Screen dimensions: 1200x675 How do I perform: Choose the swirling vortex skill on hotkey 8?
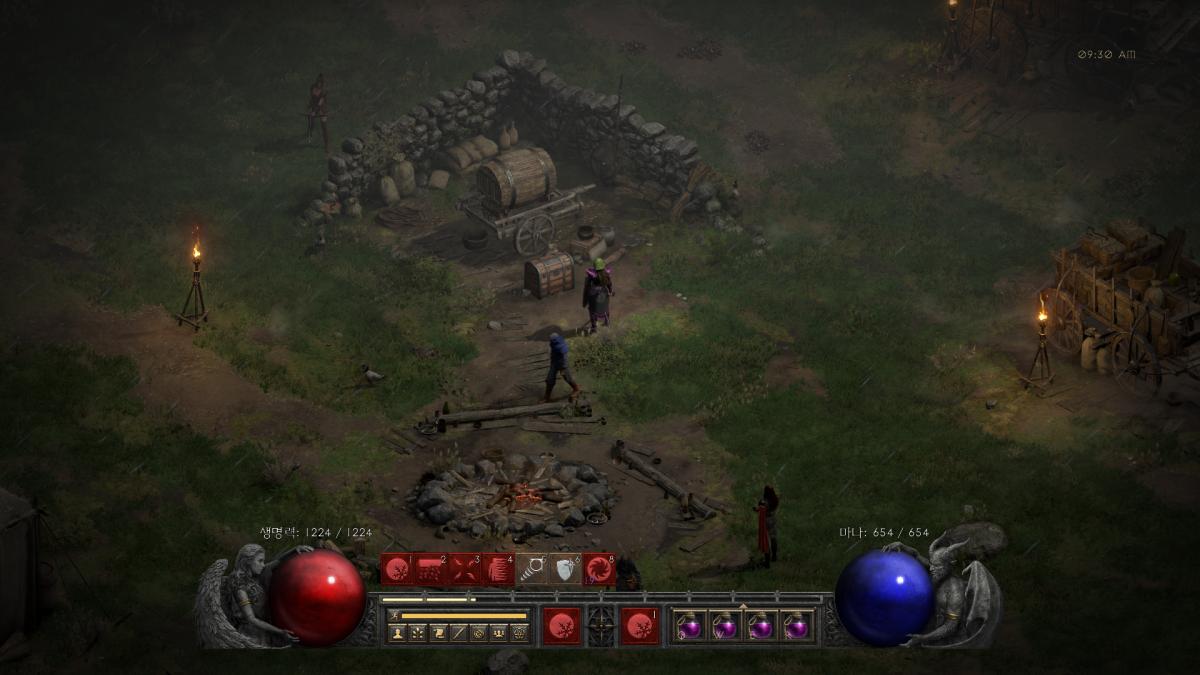click(x=600, y=569)
